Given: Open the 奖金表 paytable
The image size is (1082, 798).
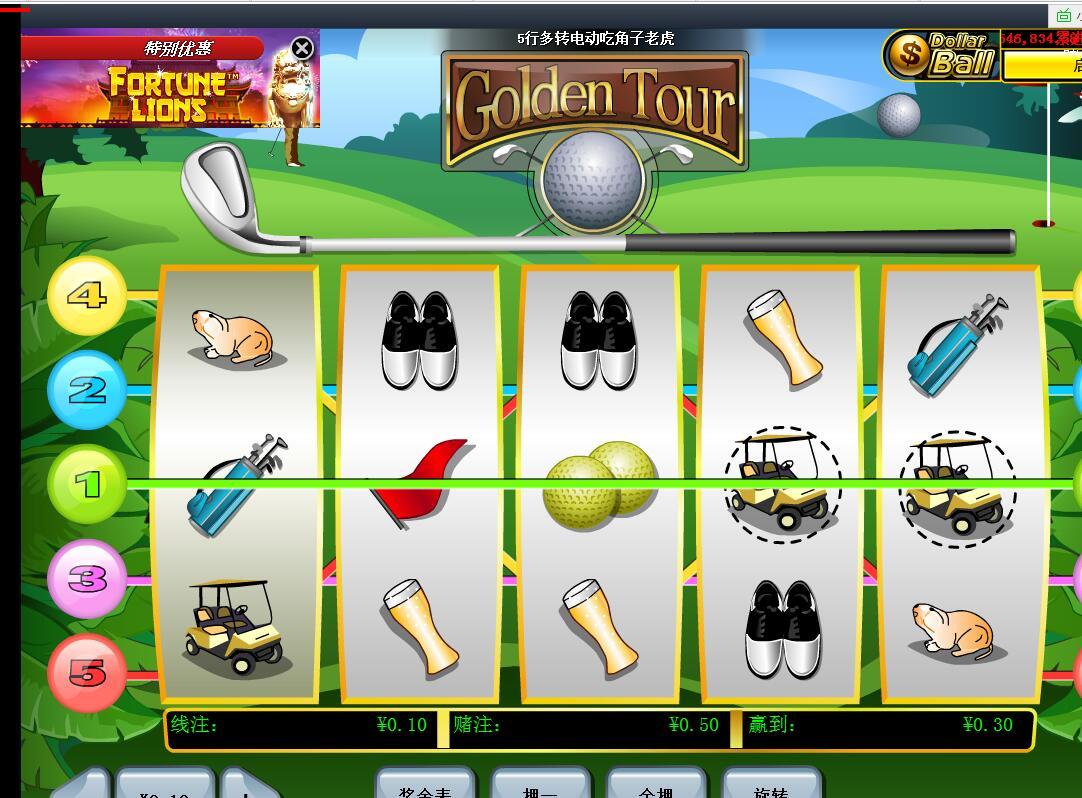Looking at the screenshot, I should [427, 785].
